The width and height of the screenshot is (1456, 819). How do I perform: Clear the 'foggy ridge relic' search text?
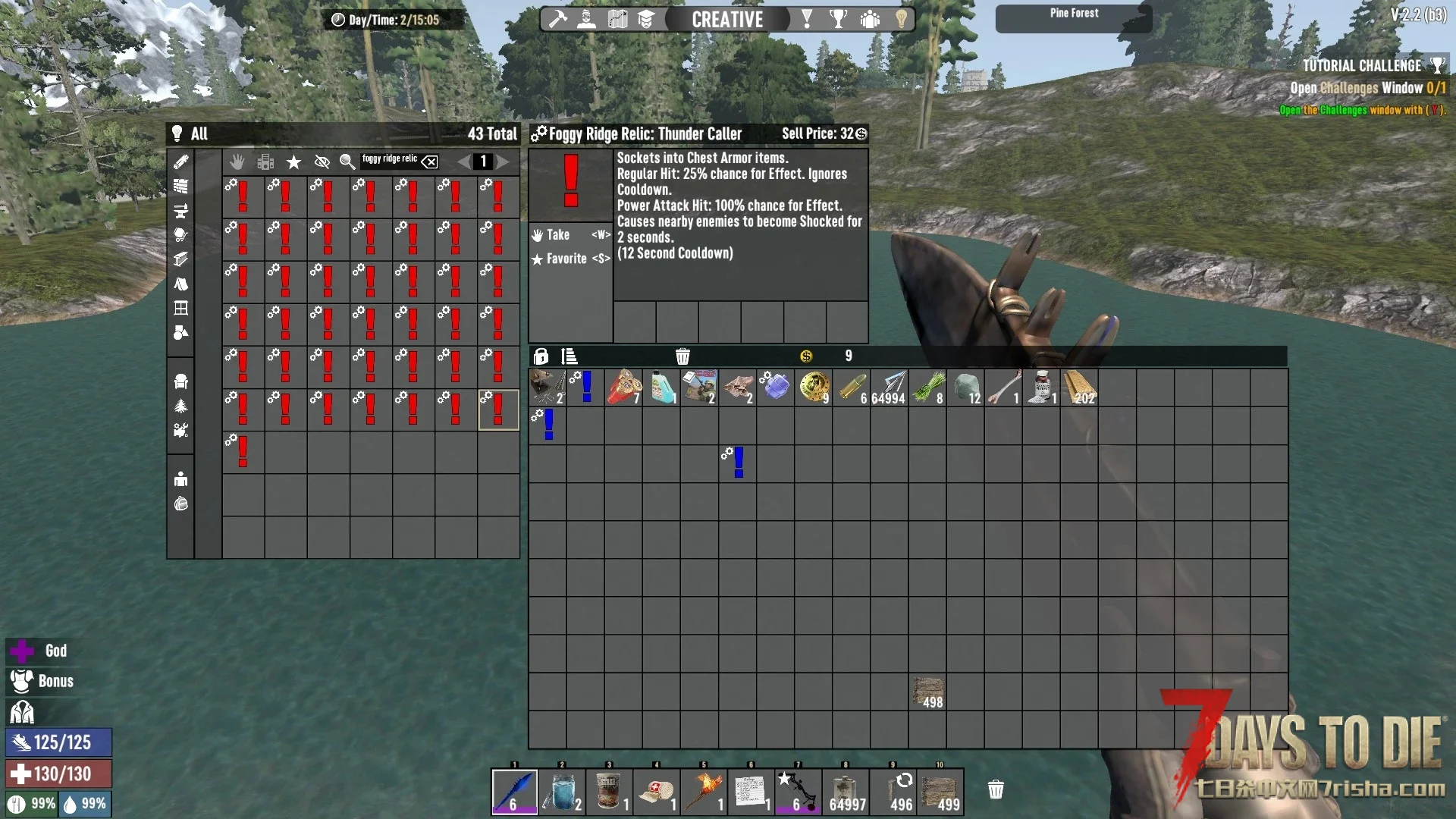click(x=429, y=162)
